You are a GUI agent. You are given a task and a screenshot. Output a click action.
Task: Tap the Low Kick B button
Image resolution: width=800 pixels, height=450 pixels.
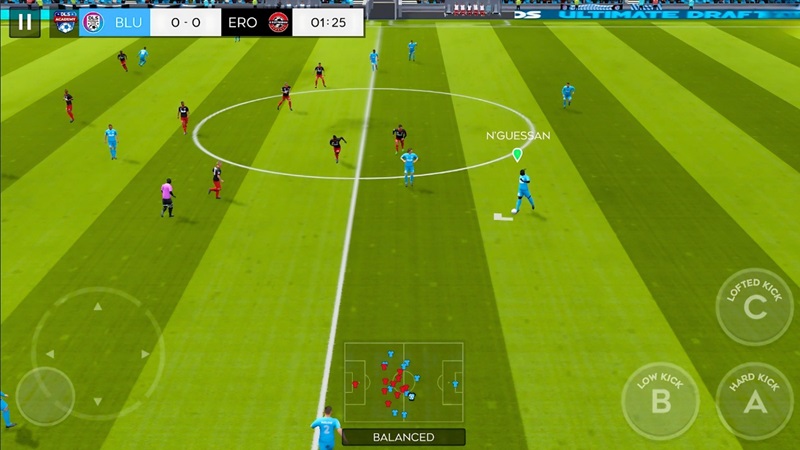(660, 400)
